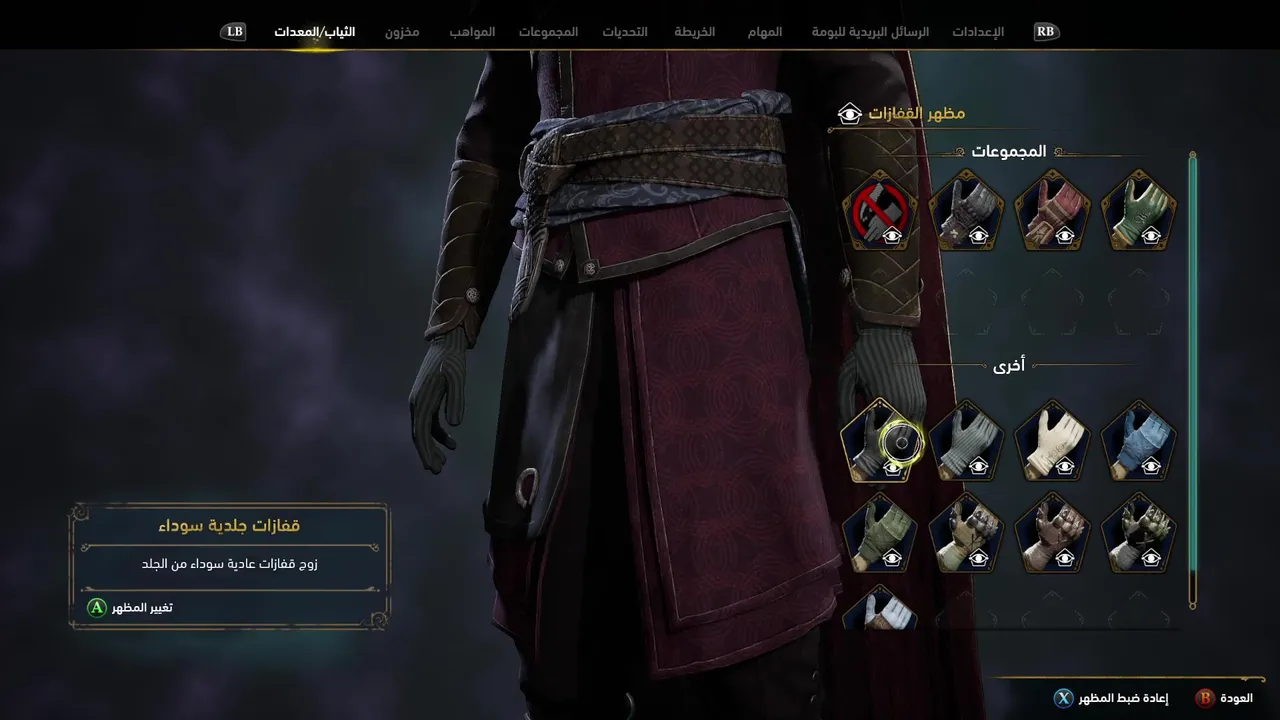
Task: Pick the cream white gloves appearance
Action: coord(1052,441)
